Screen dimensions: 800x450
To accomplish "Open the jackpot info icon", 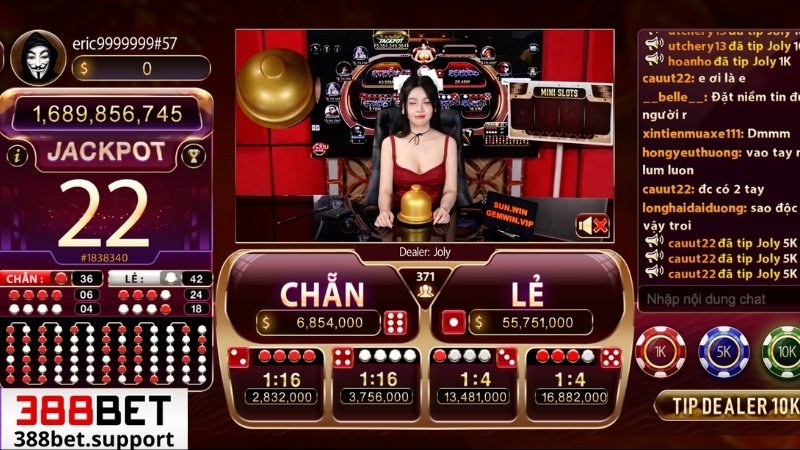I will tap(16, 155).
